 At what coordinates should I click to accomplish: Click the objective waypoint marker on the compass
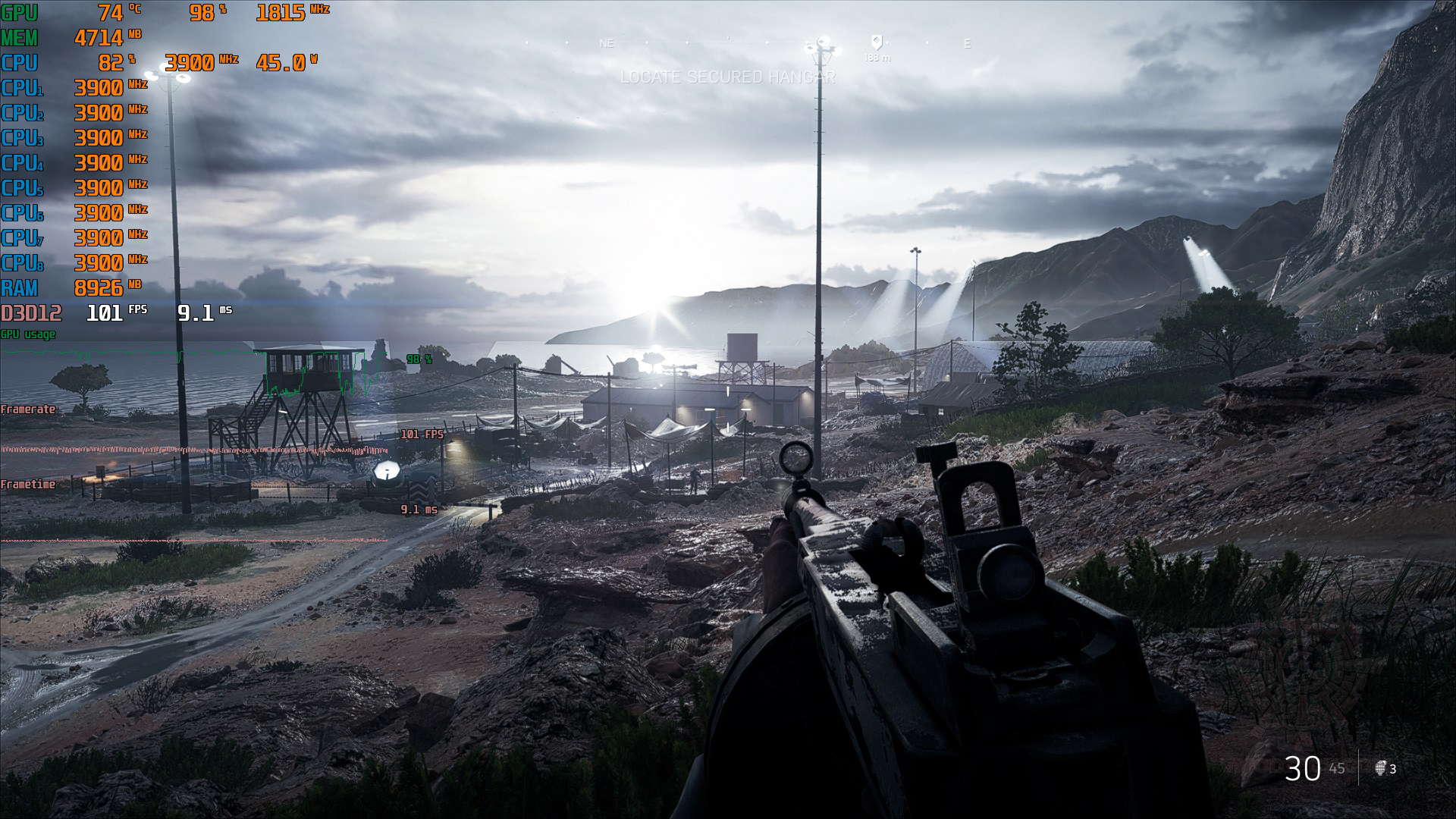coord(877,42)
